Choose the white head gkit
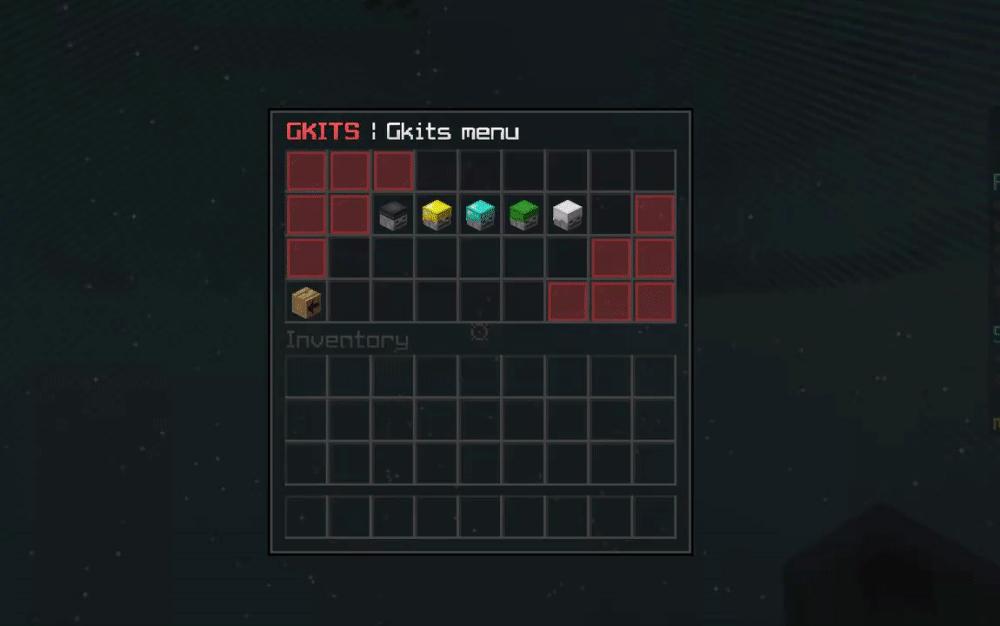Viewport: 1000px width, 626px height. point(567,215)
